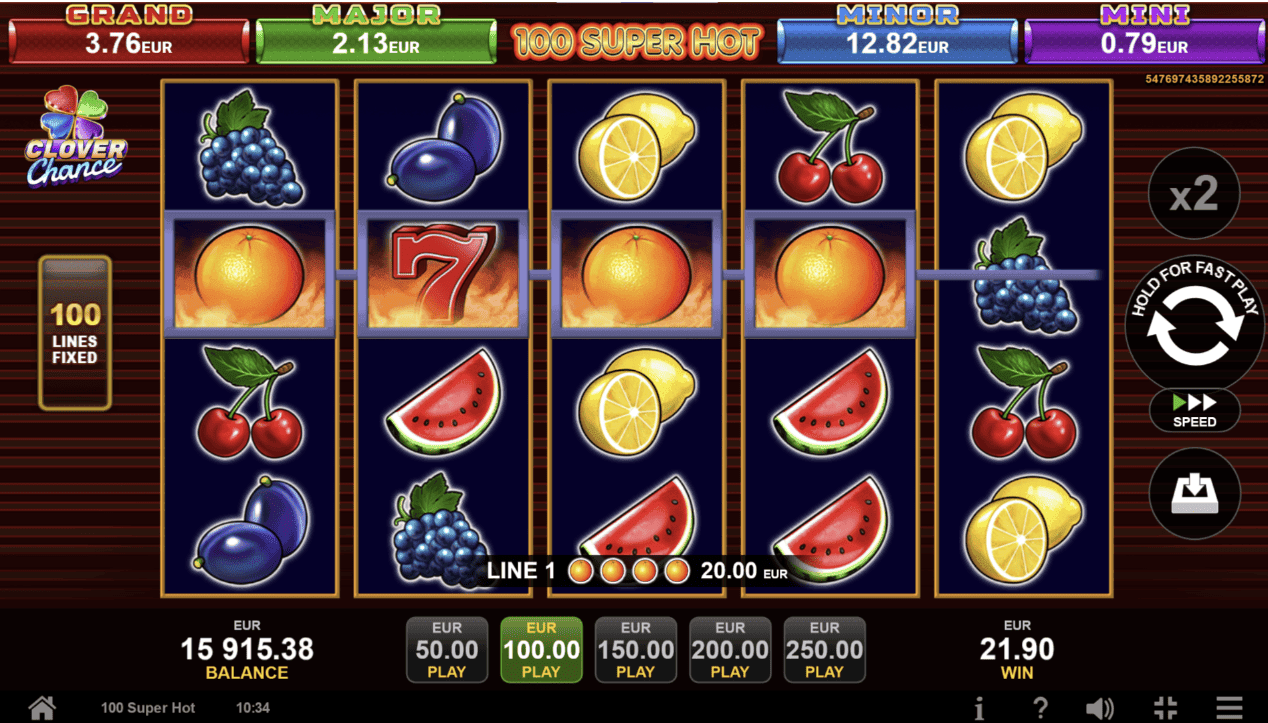The width and height of the screenshot is (1268, 723).
Task: Choose the 250.00 EUR play bet
Action: click(824, 649)
